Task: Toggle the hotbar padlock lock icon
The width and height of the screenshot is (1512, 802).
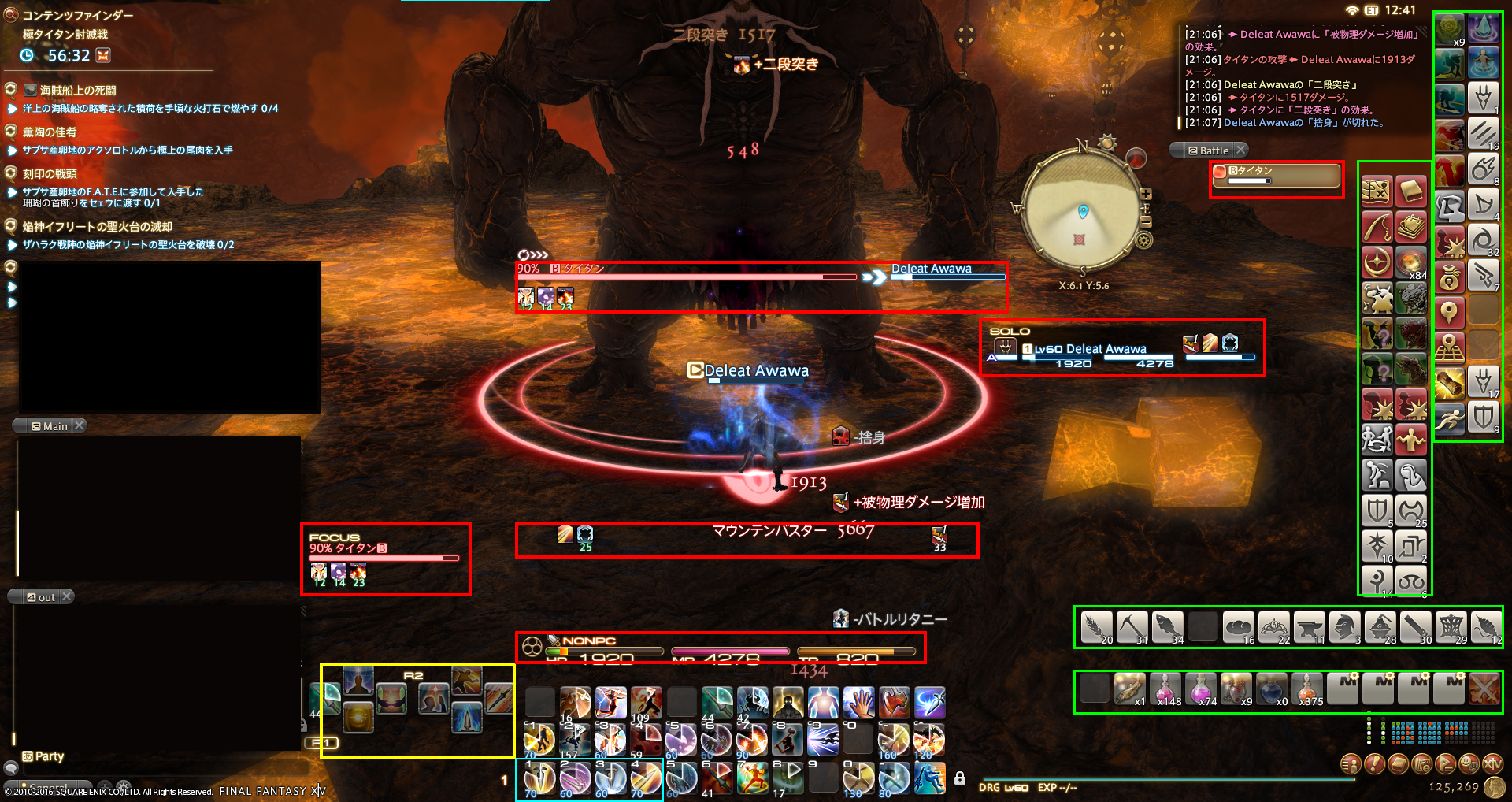Action: [960, 778]
